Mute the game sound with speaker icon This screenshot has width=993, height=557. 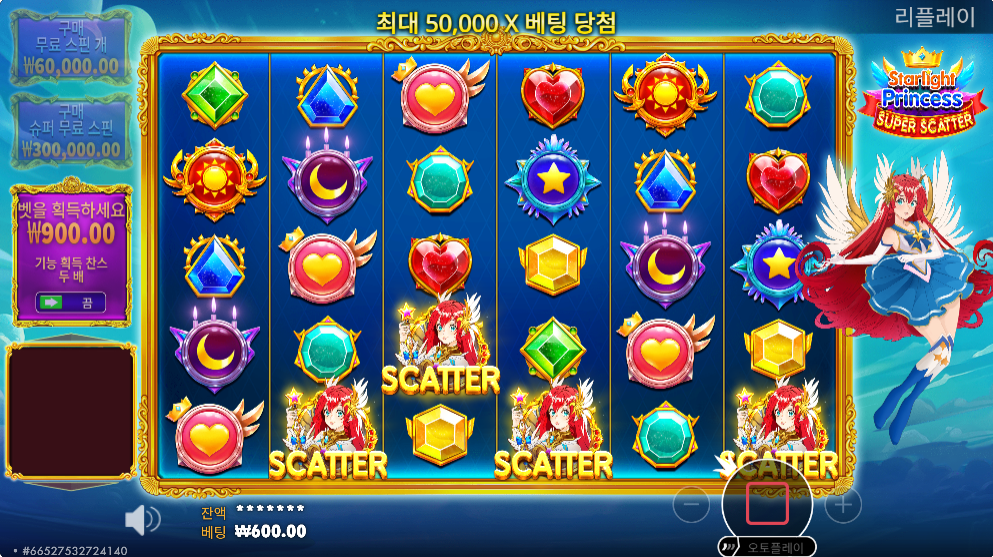click(142, 518)
